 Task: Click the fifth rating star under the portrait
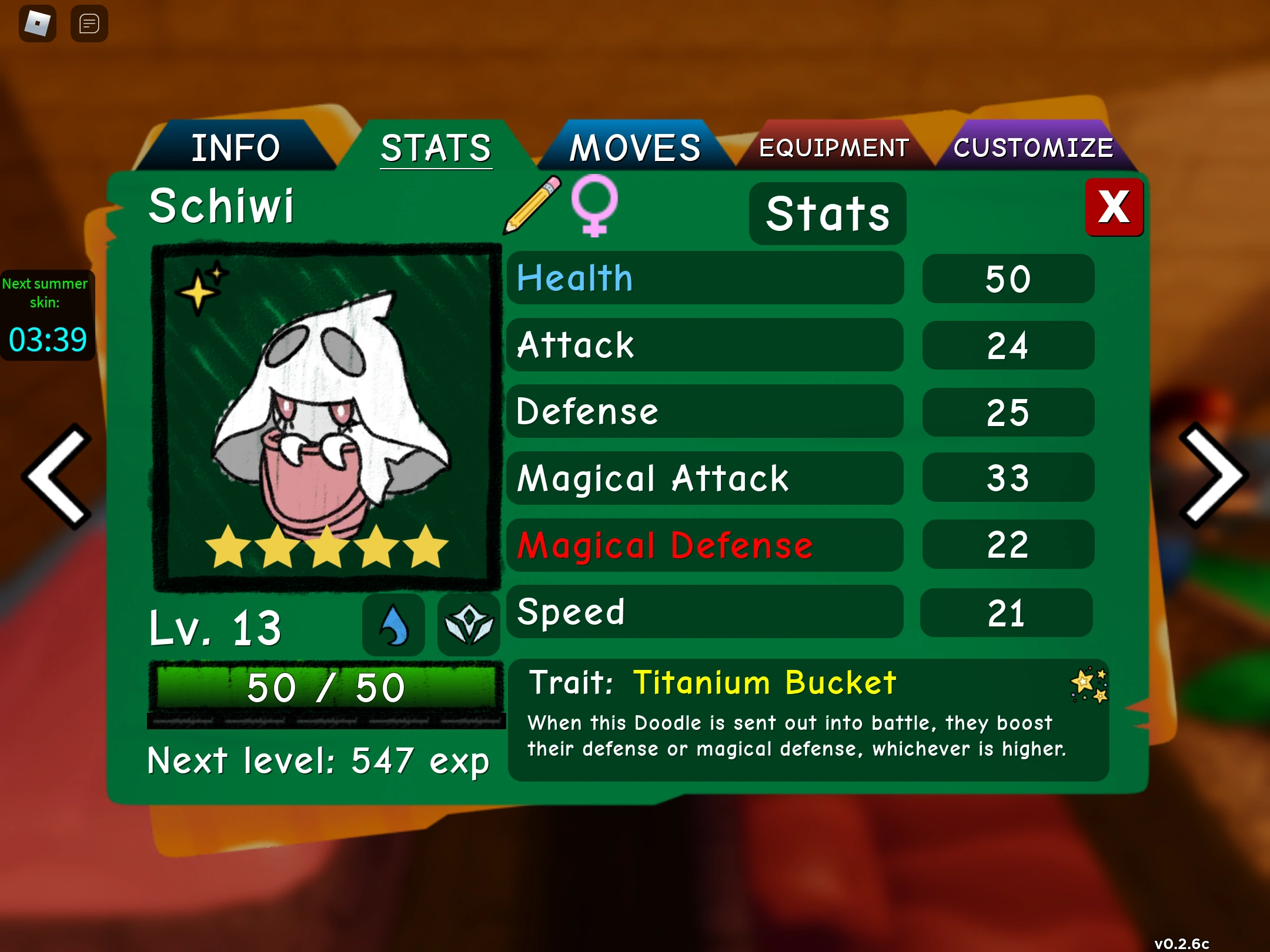[425, 547]
